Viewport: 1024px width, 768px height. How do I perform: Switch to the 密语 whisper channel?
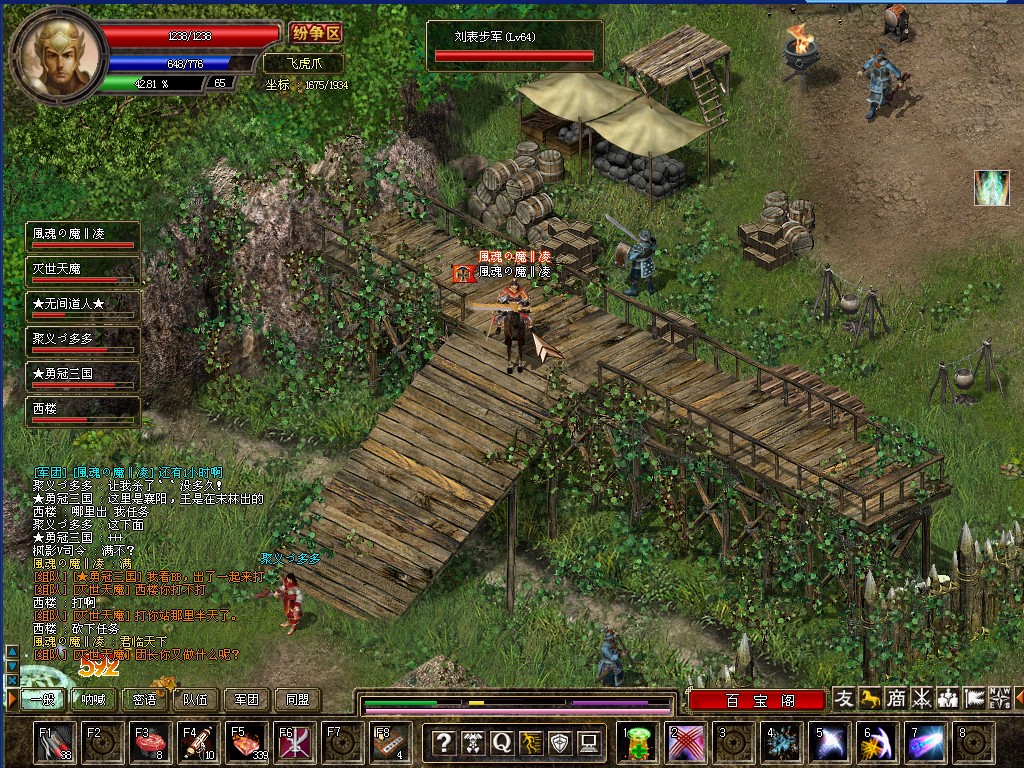coord(144,700)
